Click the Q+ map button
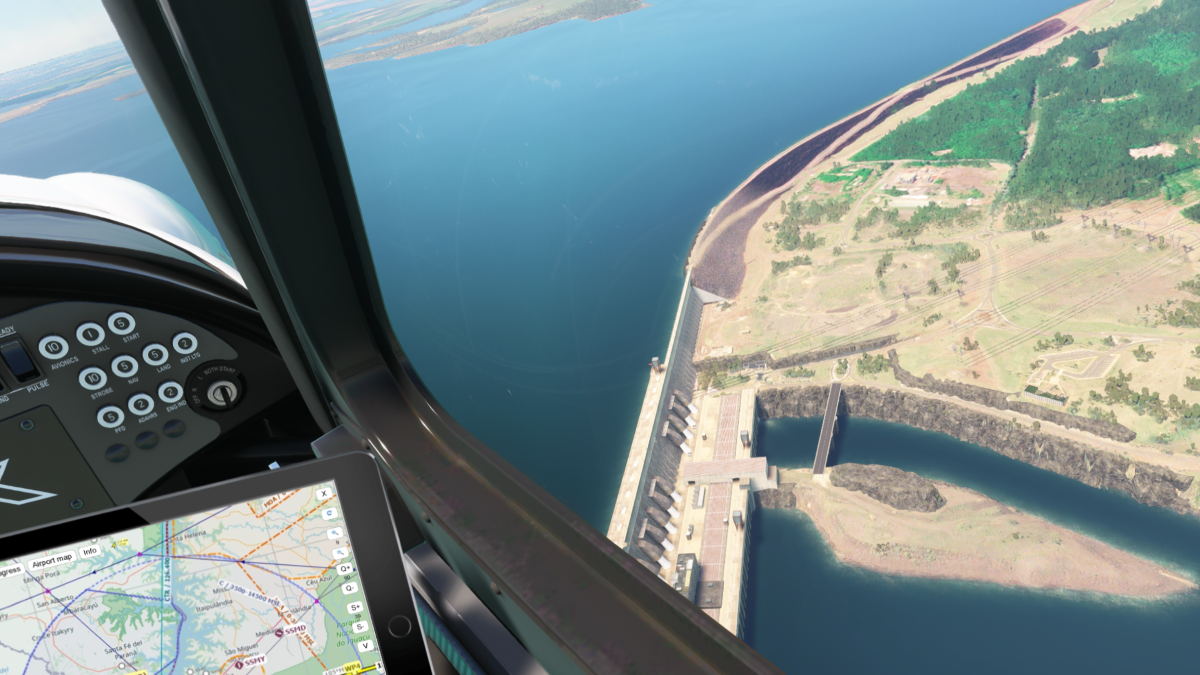This screenshot has width=1200, height=675. tap(345, 569)
